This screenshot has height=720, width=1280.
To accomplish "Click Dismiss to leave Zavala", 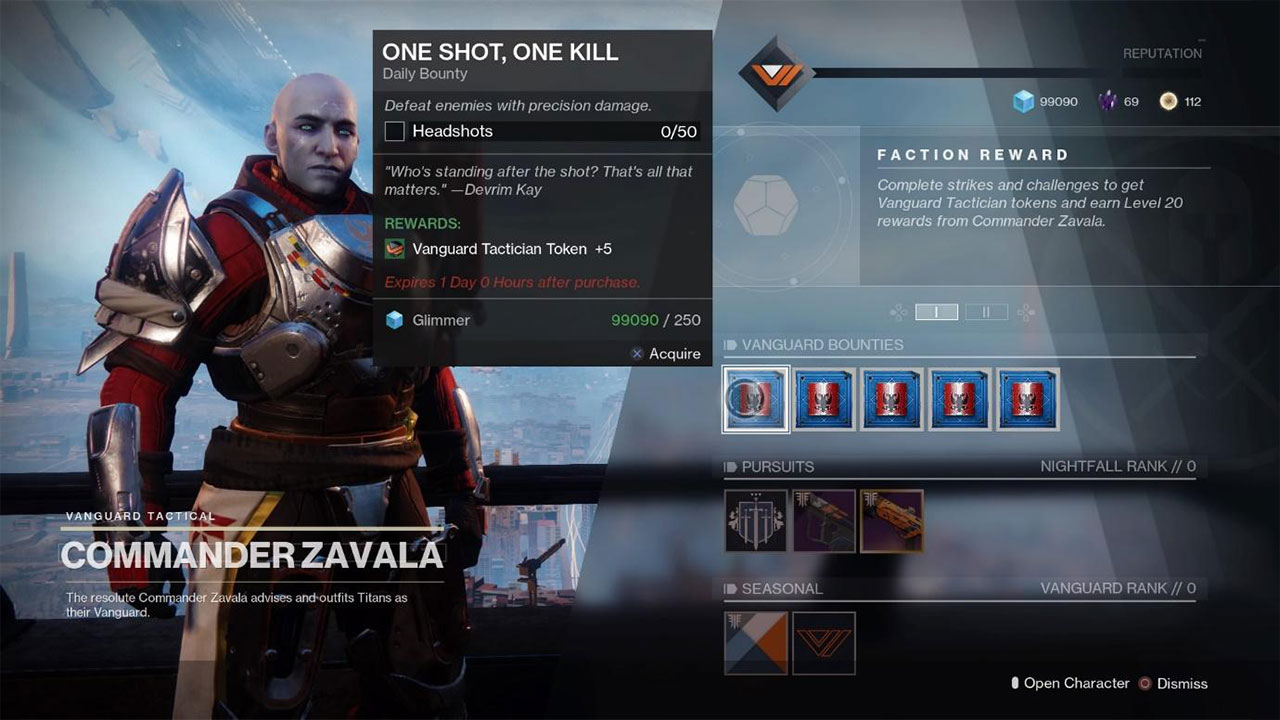I will (1181, 684).
